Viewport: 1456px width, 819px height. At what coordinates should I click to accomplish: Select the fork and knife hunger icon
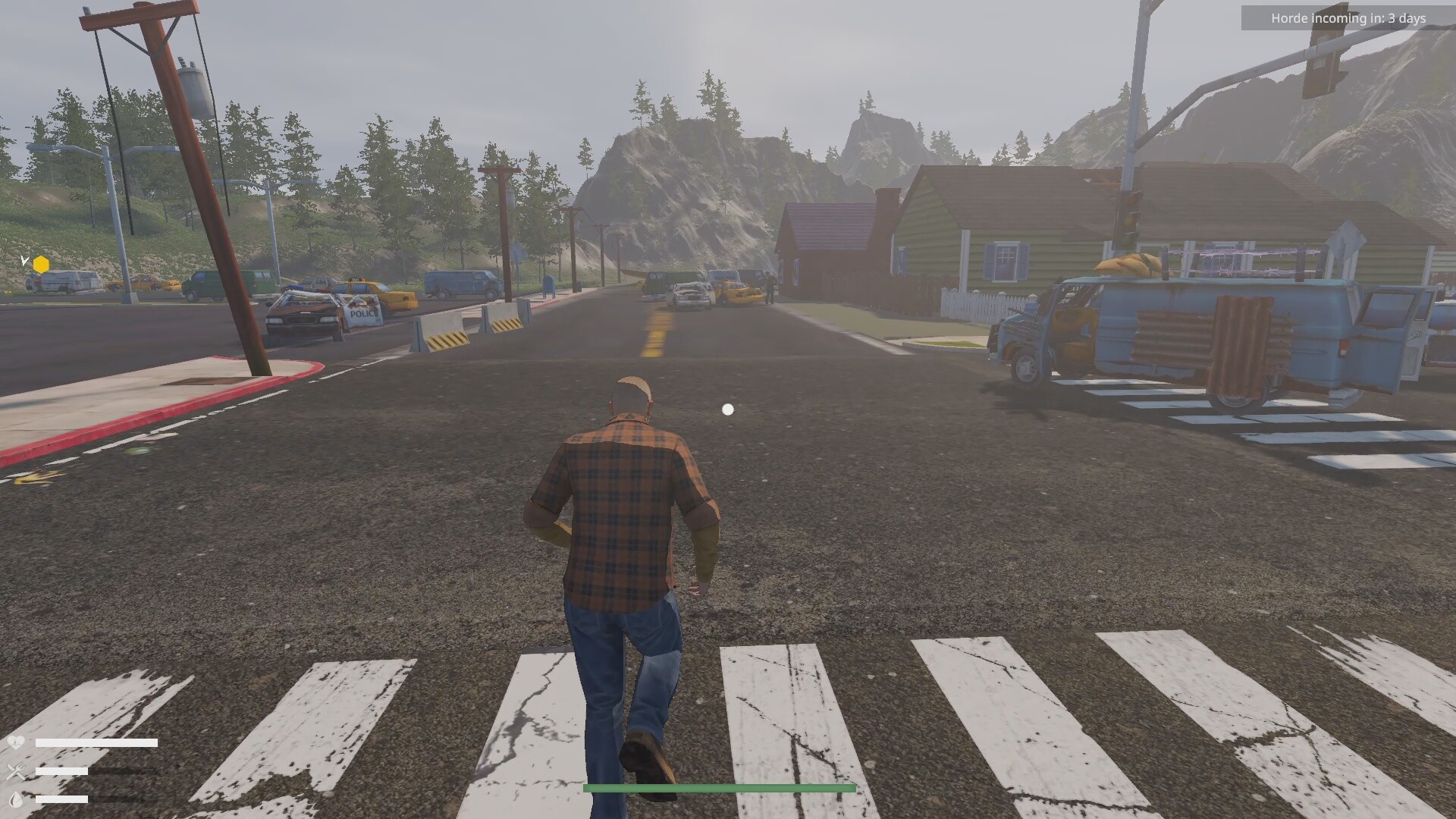click(x=14, y=770)
